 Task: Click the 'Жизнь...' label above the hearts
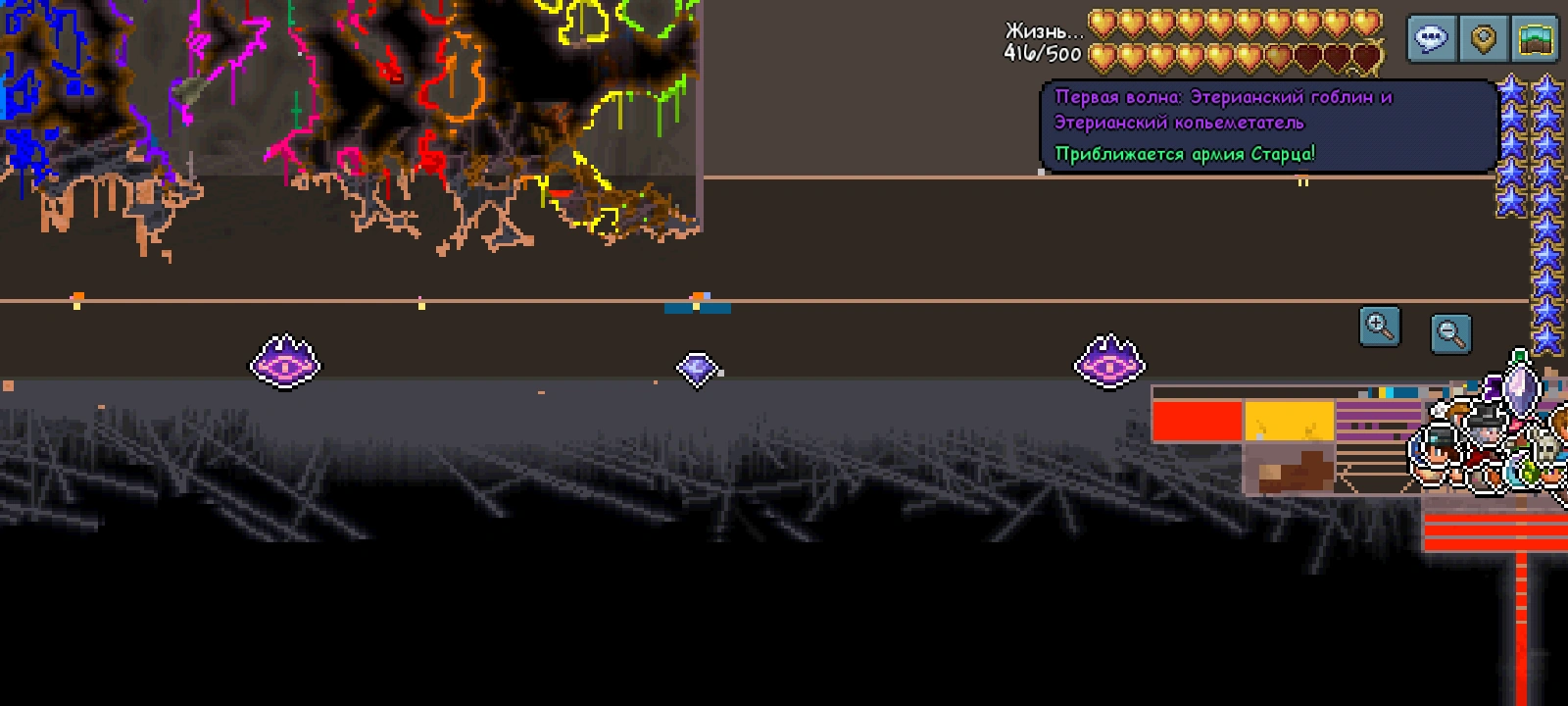tap(1041, 31)
